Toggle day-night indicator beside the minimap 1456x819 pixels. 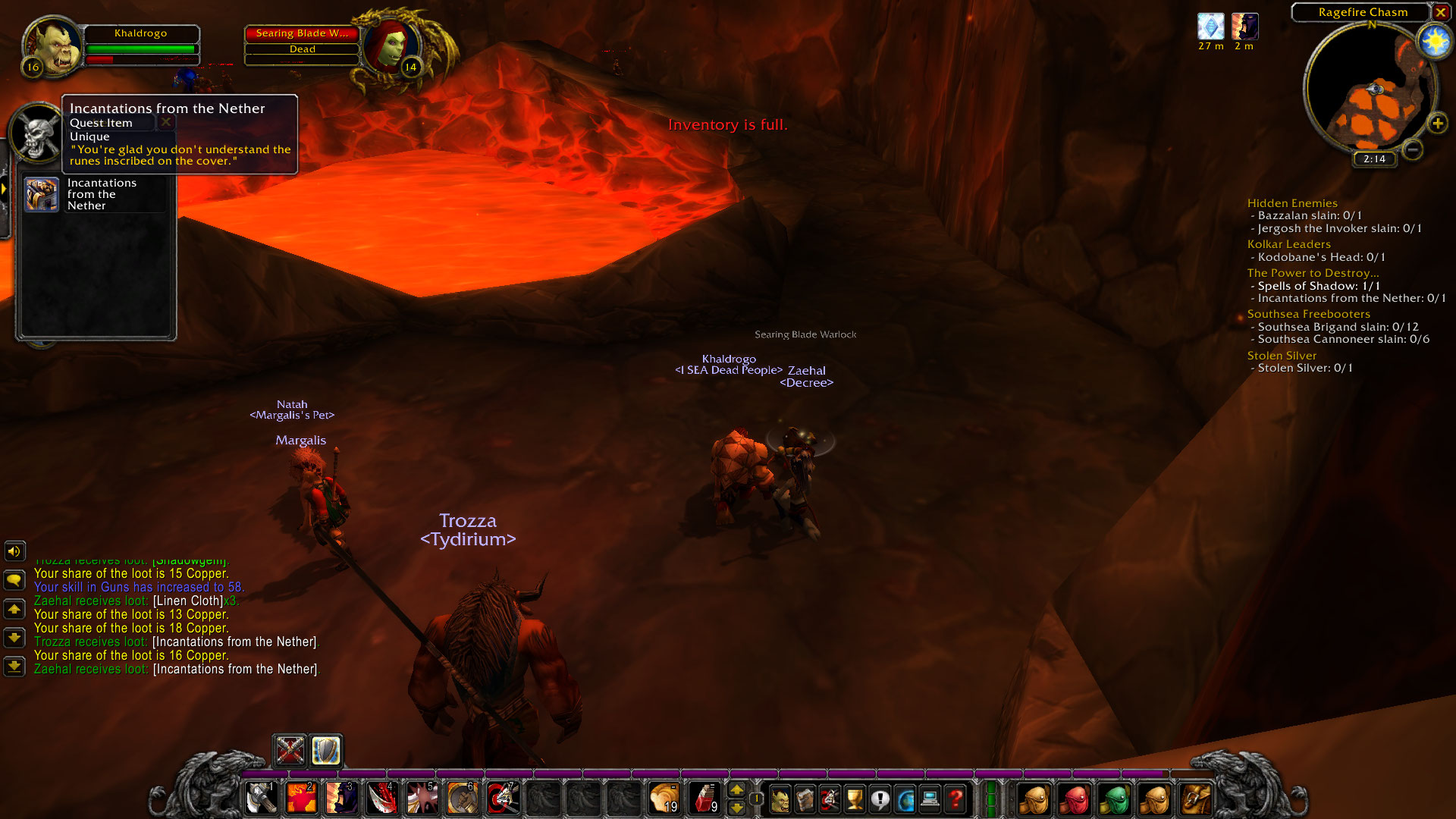coord(1433,39)
